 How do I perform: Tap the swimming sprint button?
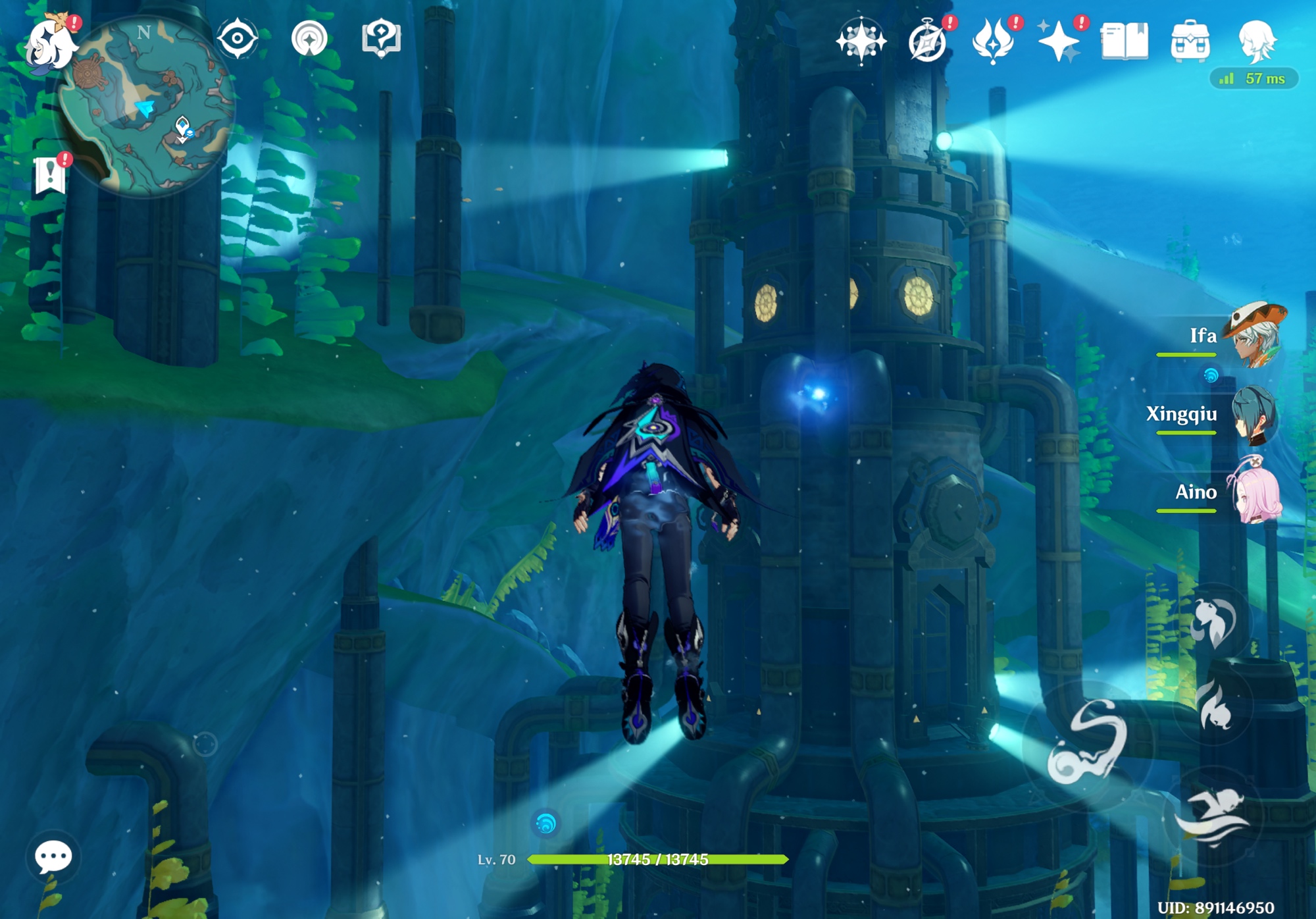tap(1213, 816)
